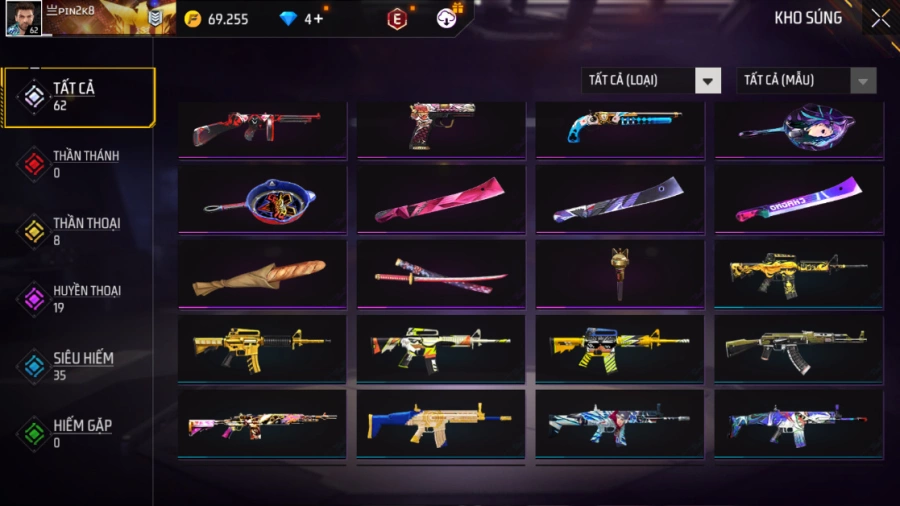This screenshot has width=900, height=506.
Task: Pick the anime girl pan skin
Action: 798,129
